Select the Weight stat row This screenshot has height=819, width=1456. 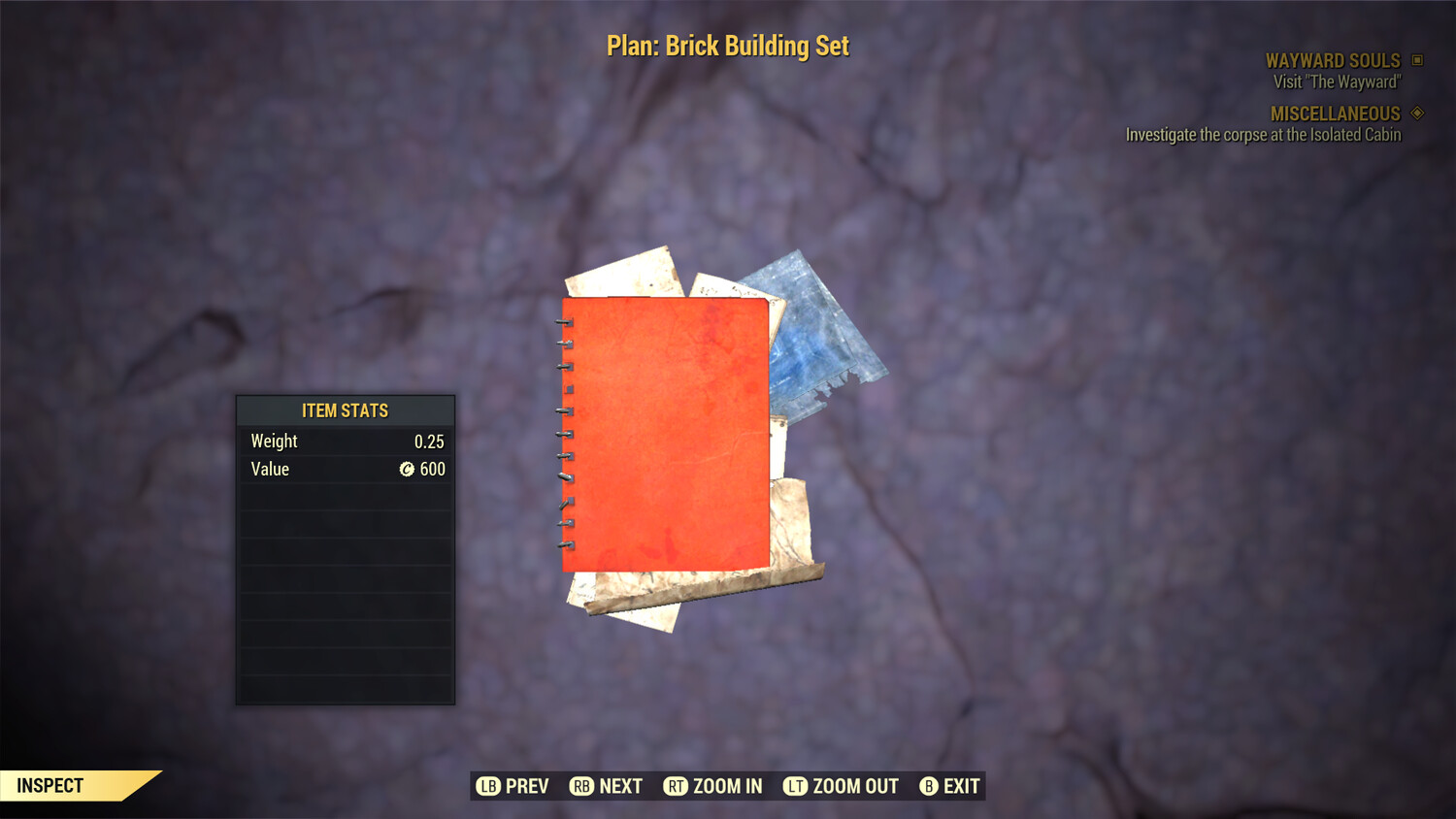click(x=345, y=441)
